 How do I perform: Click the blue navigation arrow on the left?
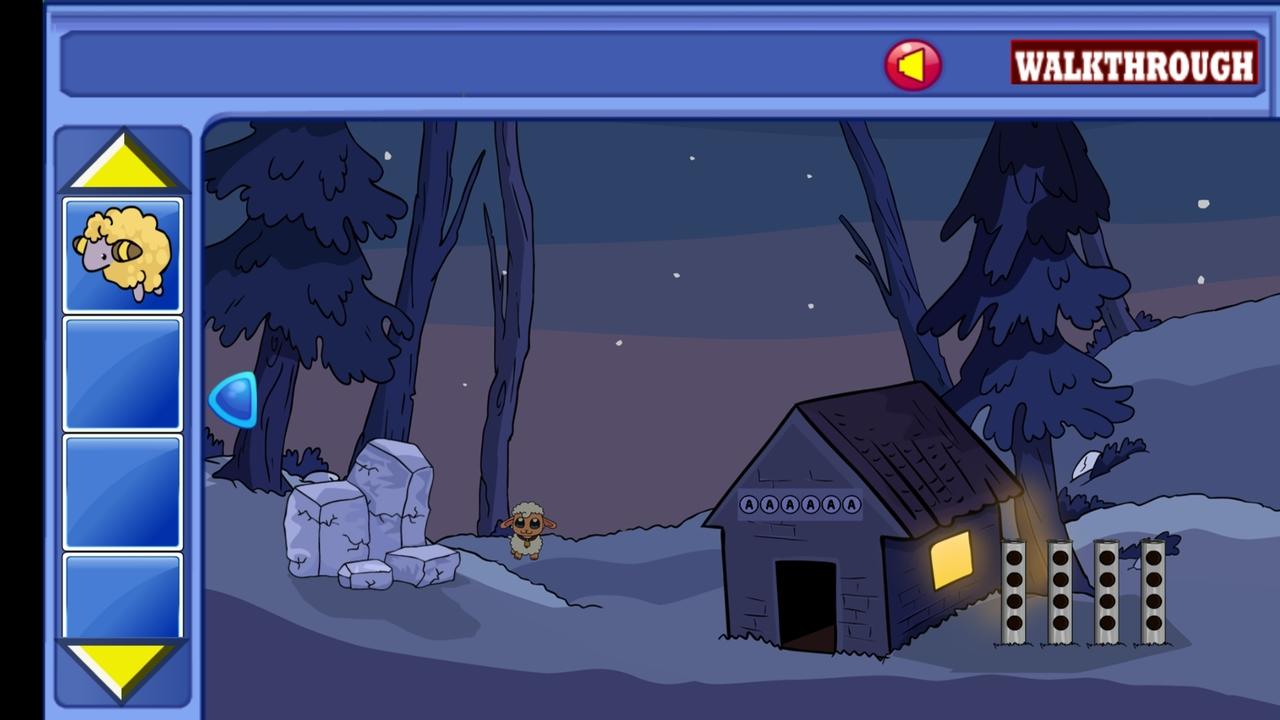click(x=232, y=400)
